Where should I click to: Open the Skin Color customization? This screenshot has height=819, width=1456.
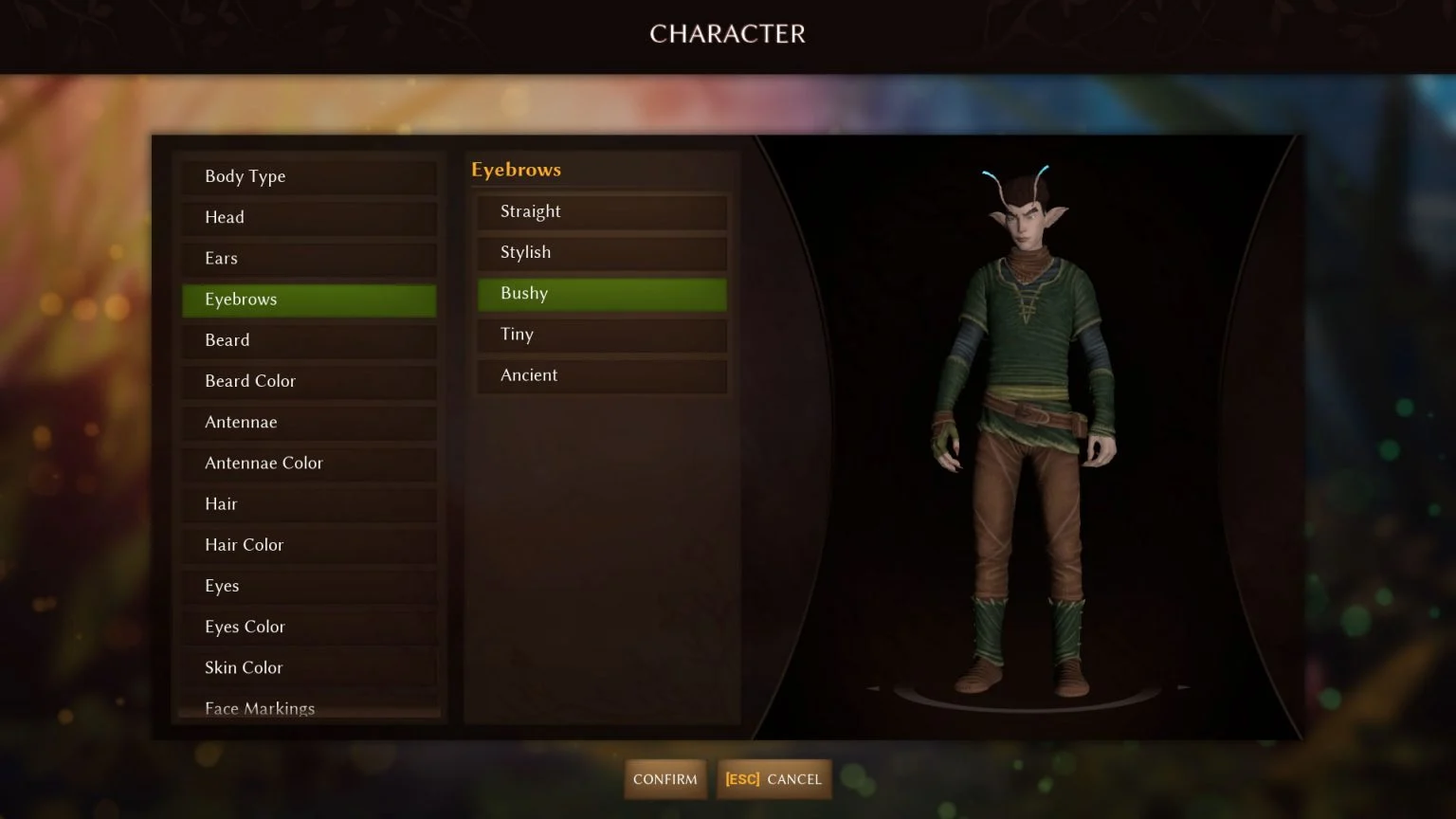(308, 667)
